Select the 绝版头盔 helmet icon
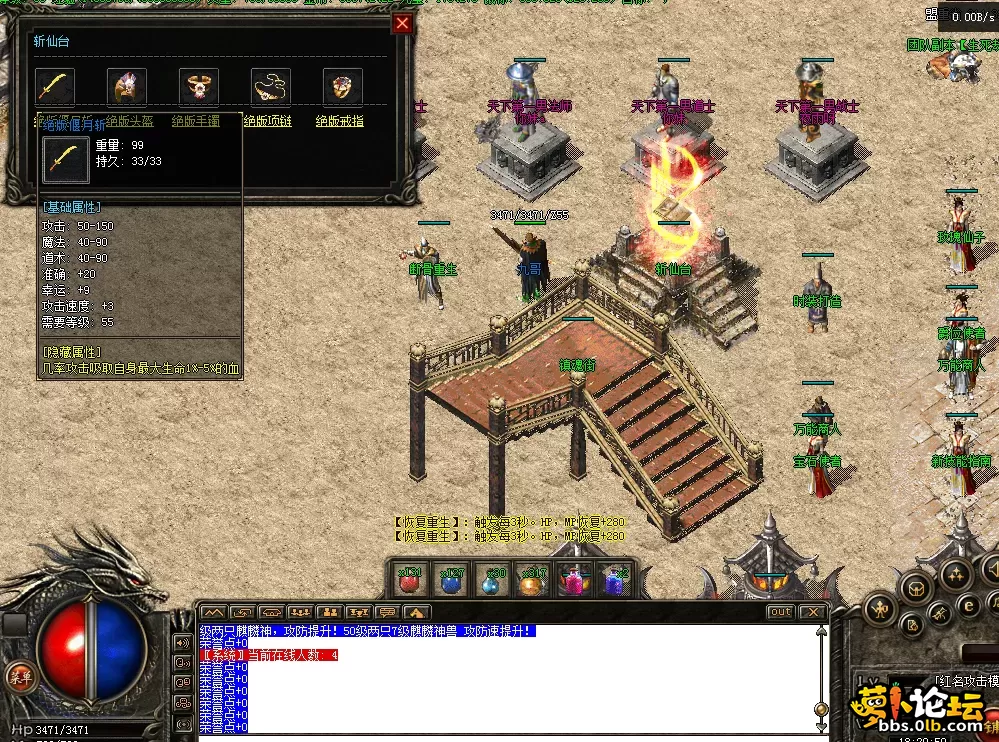 coord(127,87)
